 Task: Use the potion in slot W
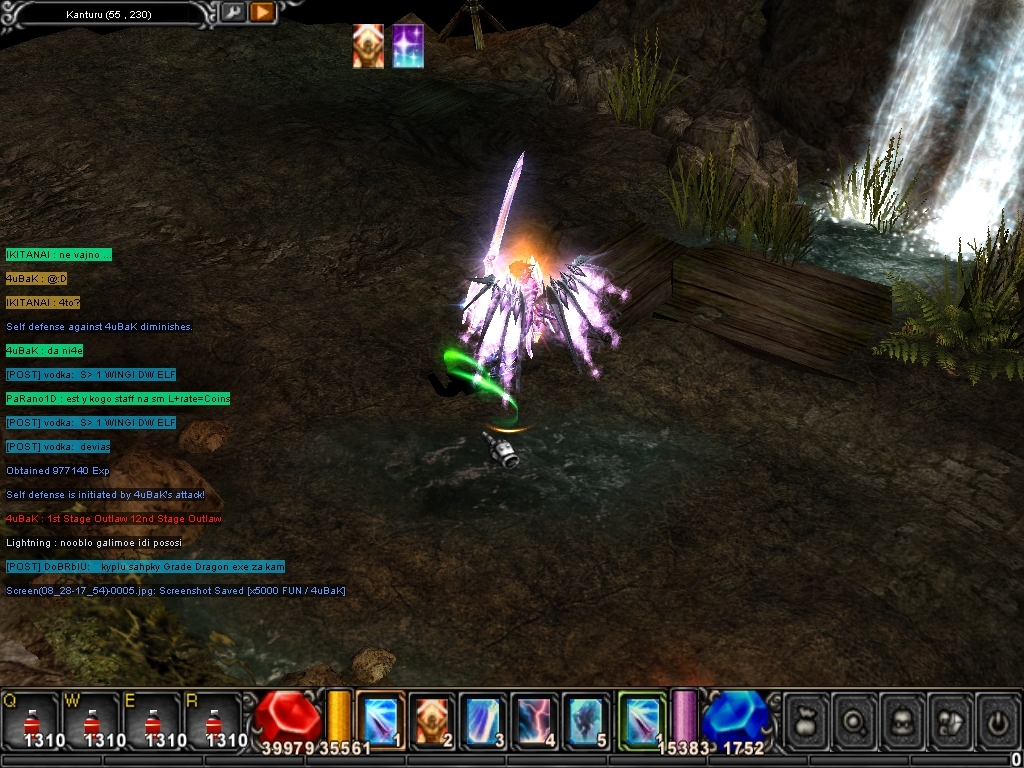coord(90,718)
